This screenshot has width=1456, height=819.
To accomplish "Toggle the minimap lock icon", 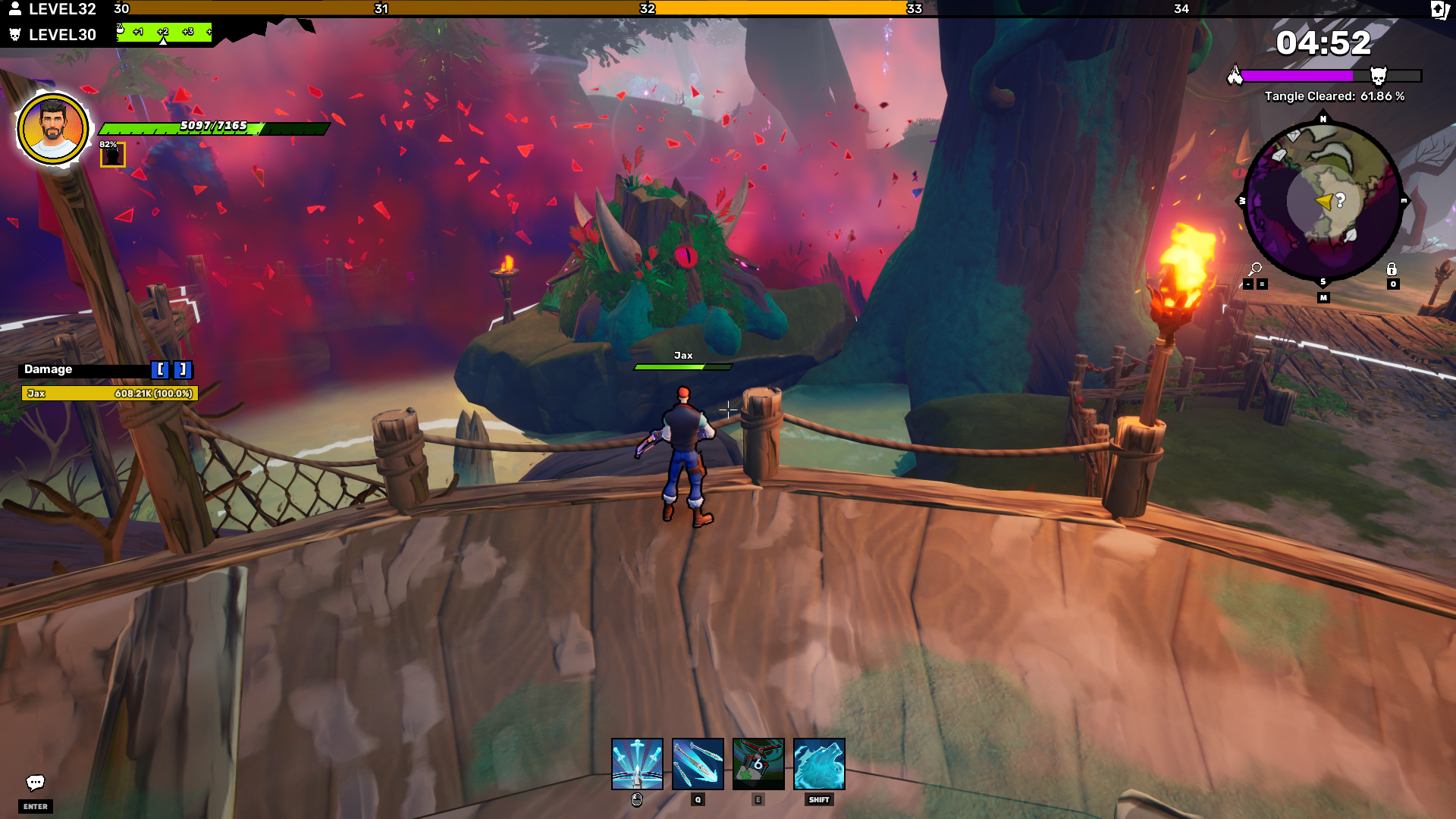I will 1392,269.
